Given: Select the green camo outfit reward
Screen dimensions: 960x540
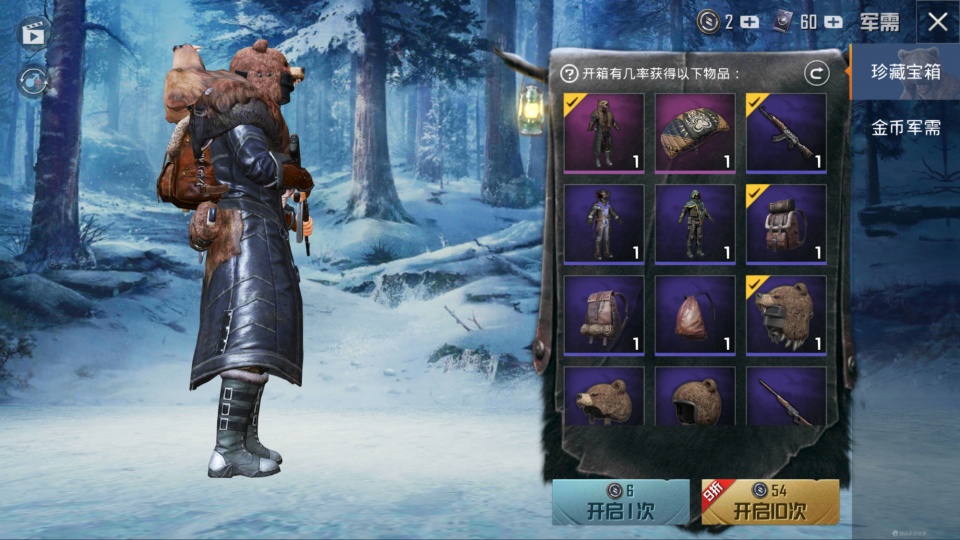Looking at the screenshot, I should point(695,224).
